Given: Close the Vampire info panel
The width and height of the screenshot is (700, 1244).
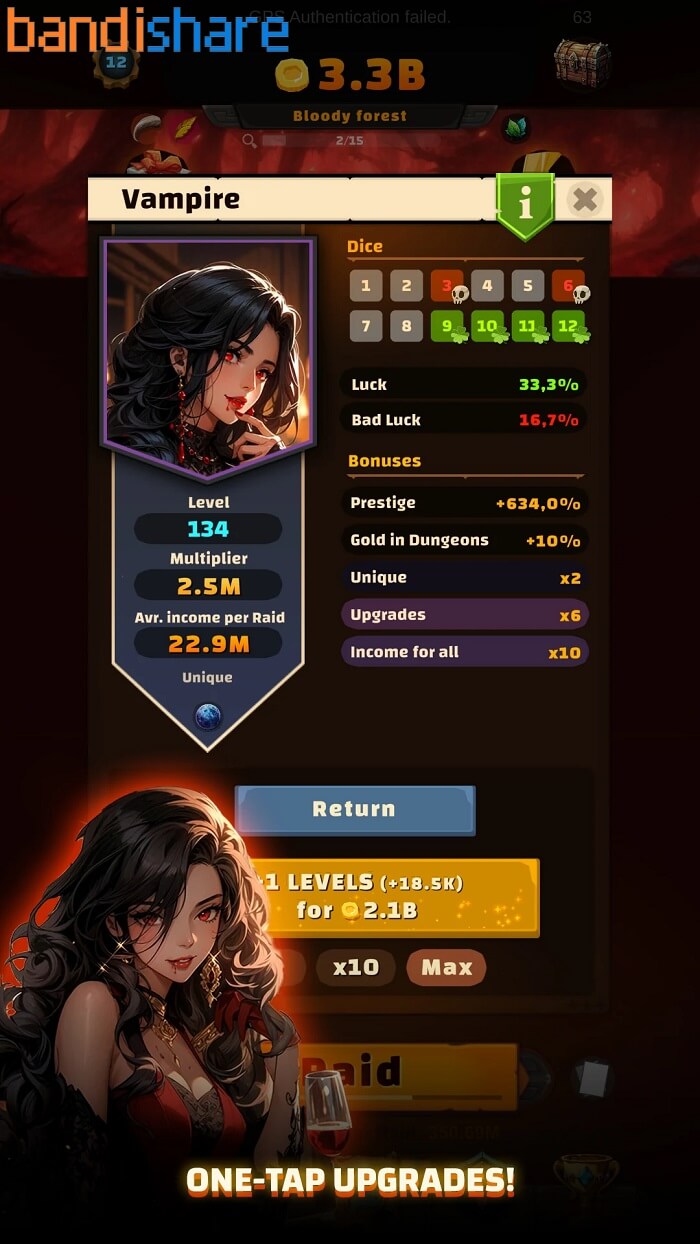Looking at the screenshot, I should (x=585, y=200).
